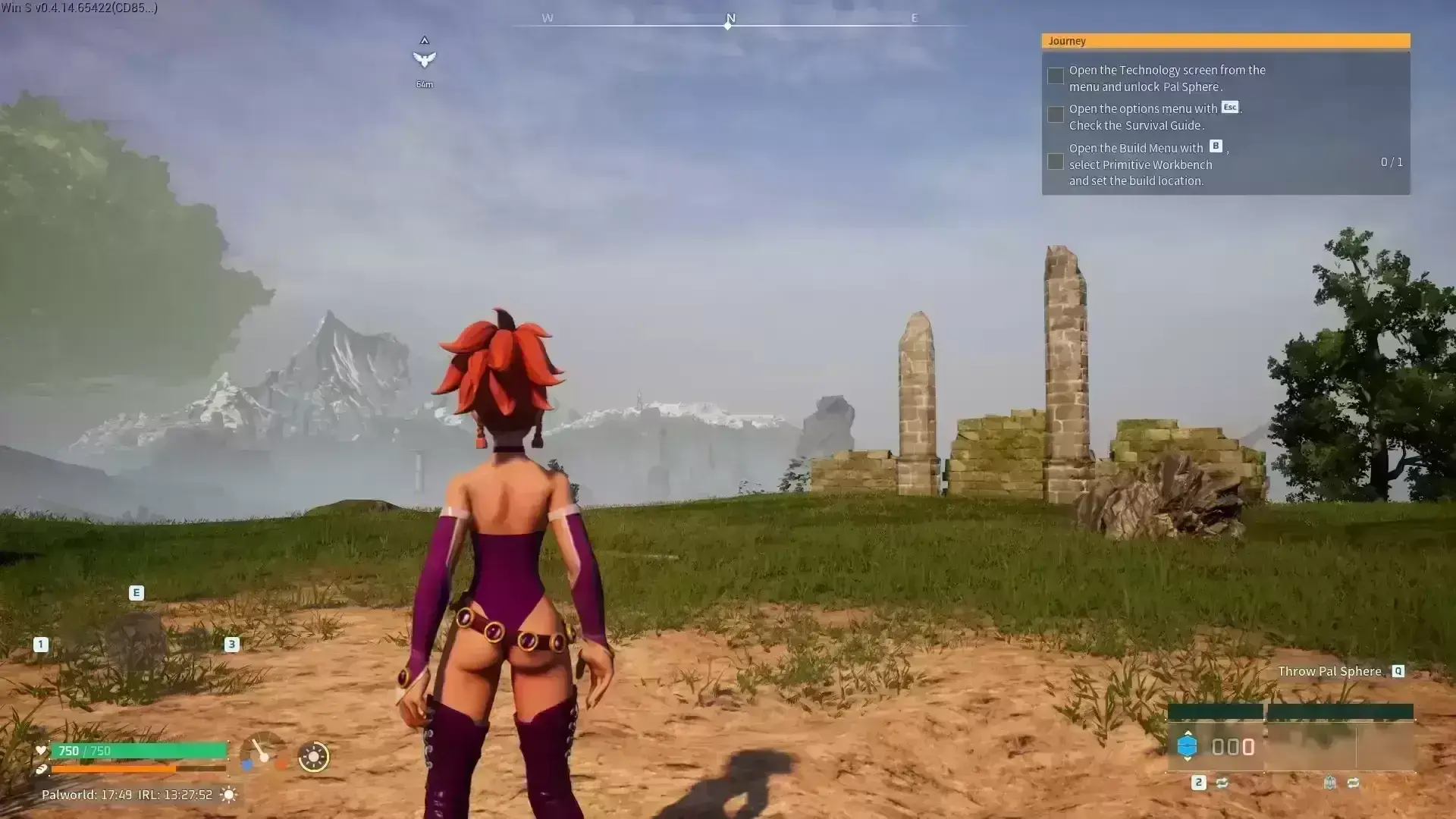Click the round sun icon beside the gauge
Image resolution: width=1456 pixels, height=819 pixels.
click(313, 757)
